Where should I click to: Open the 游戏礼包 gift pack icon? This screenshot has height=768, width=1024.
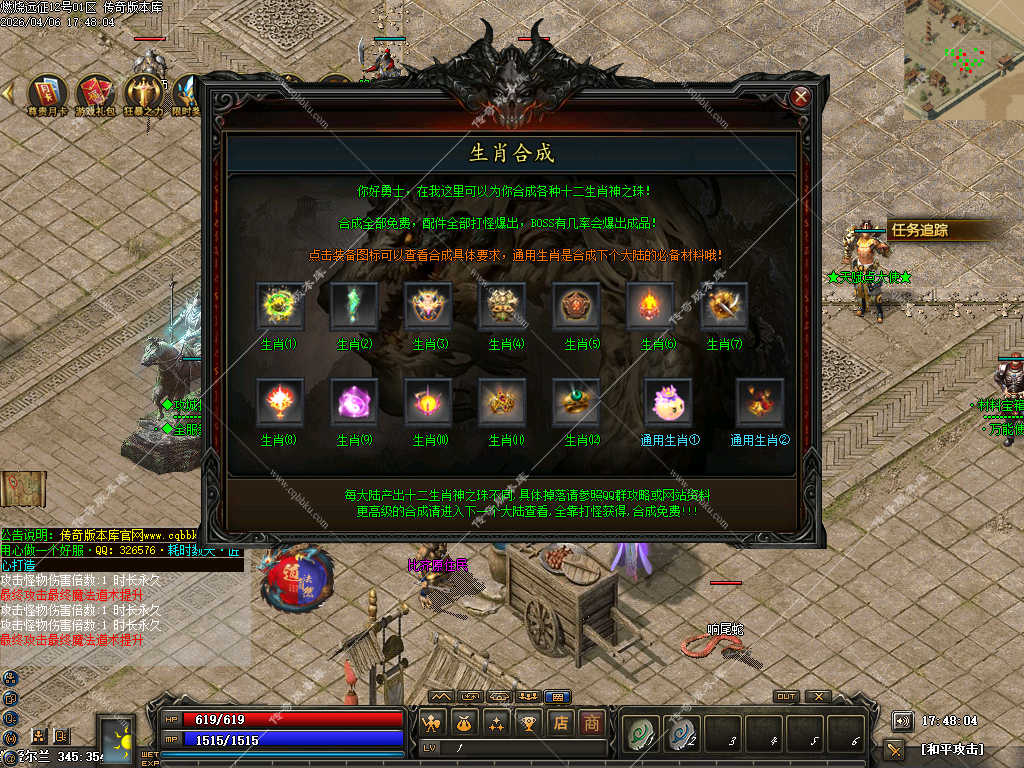coord(97,94)
